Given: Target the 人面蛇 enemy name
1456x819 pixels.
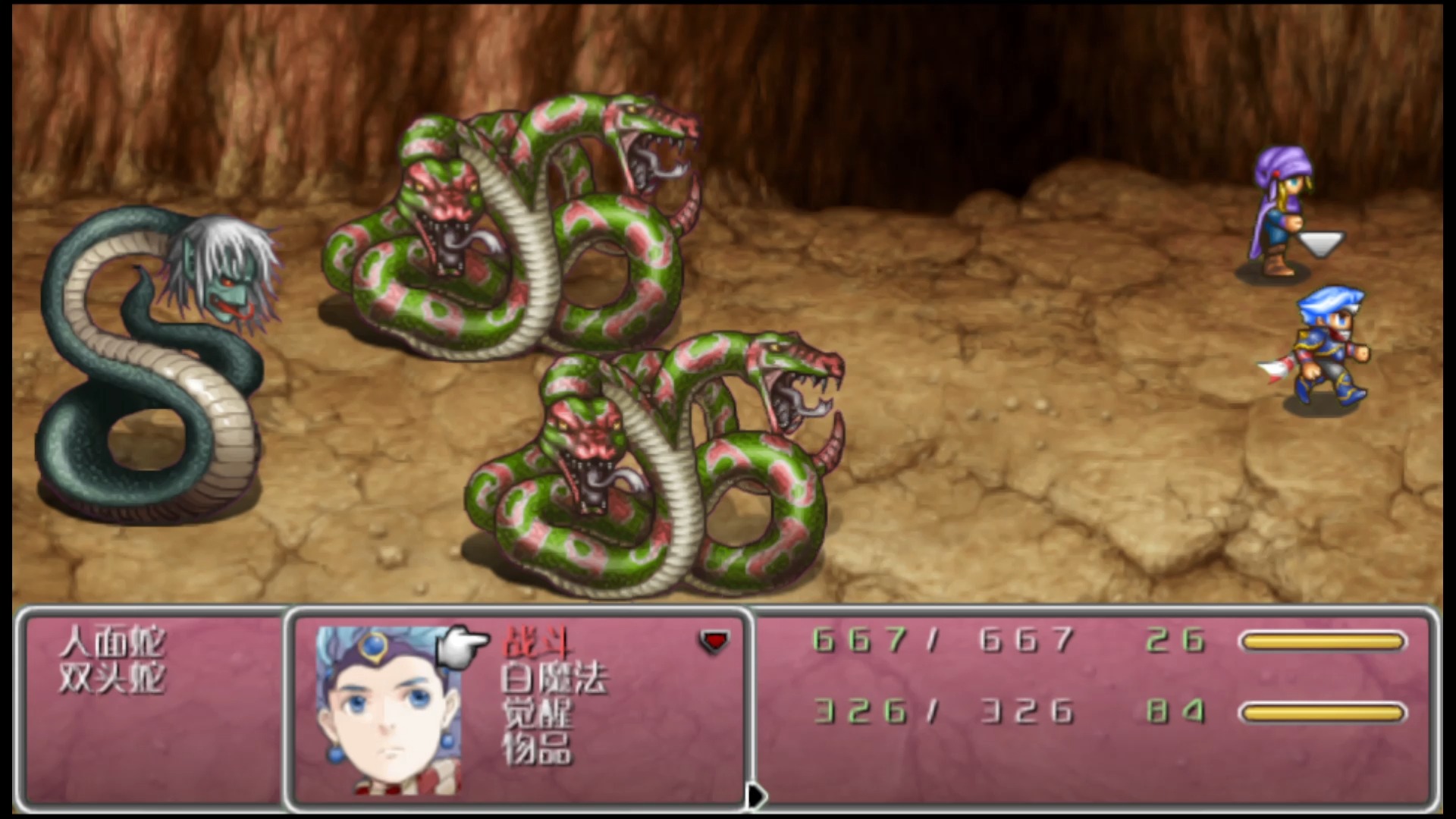Looking at the screenshot, I should click(x=112, y=642).
